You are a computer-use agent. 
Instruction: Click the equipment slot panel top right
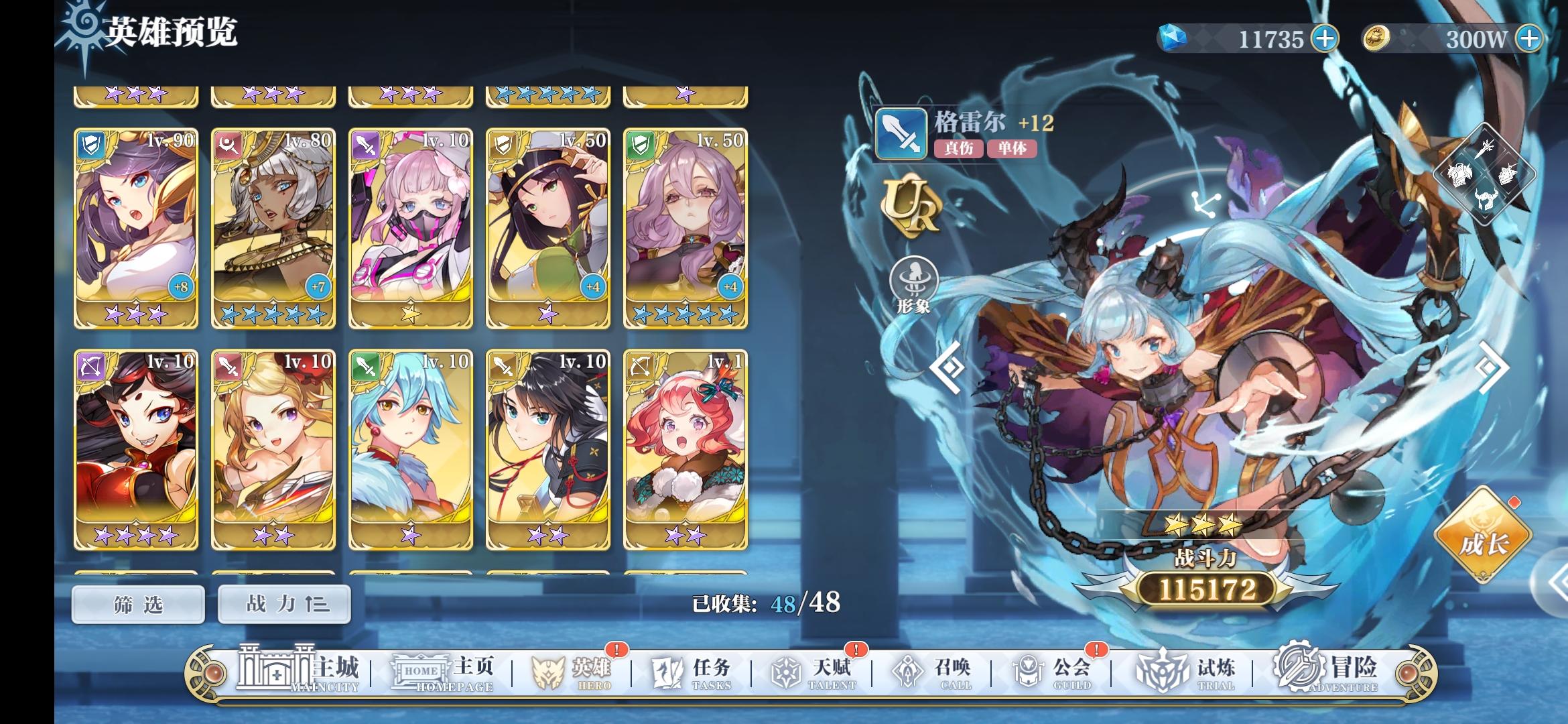pyautogui.click(x=1484, y=174)
